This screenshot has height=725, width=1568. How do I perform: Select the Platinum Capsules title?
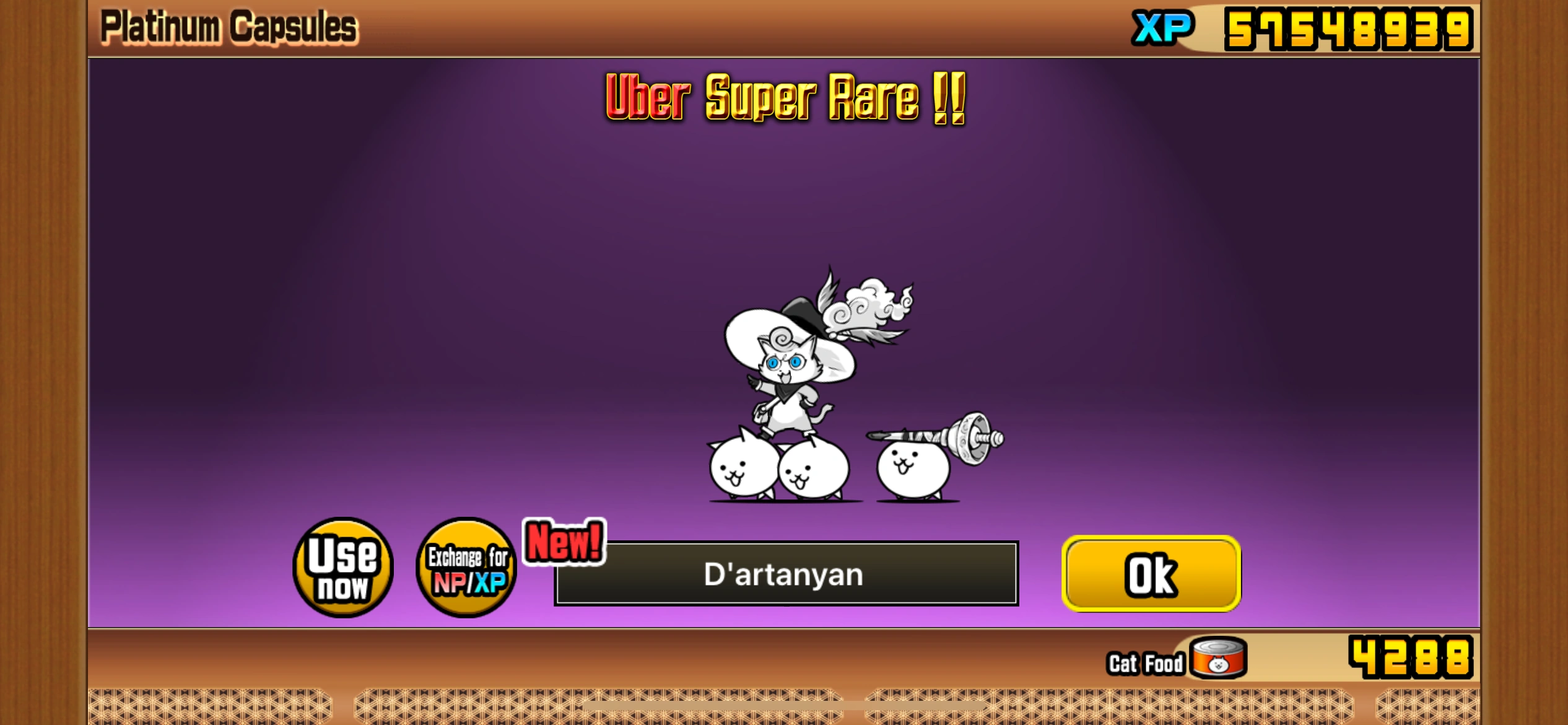tap(229, 26)
